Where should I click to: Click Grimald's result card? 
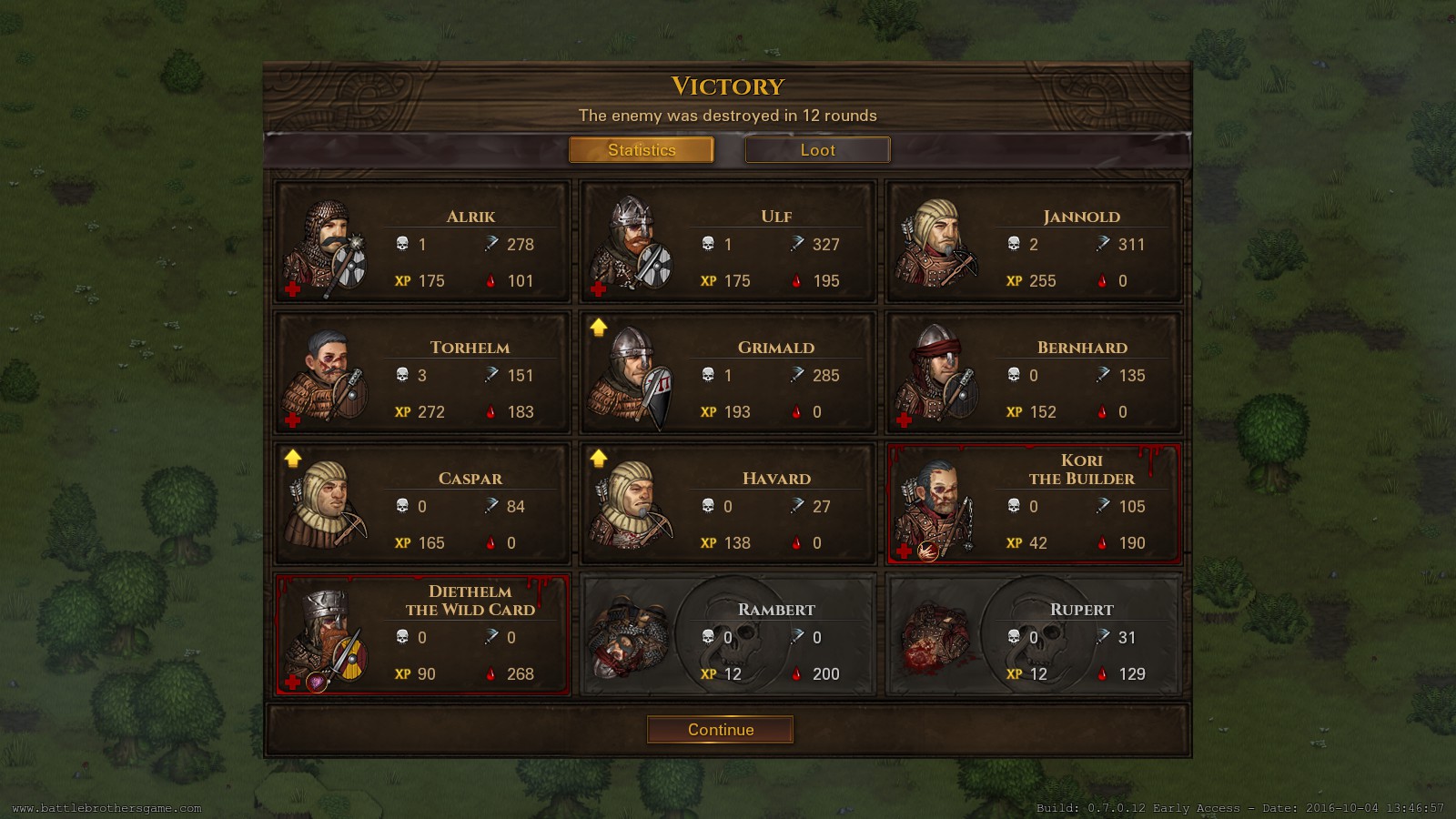pyautogui.click(x=728, y=373)
